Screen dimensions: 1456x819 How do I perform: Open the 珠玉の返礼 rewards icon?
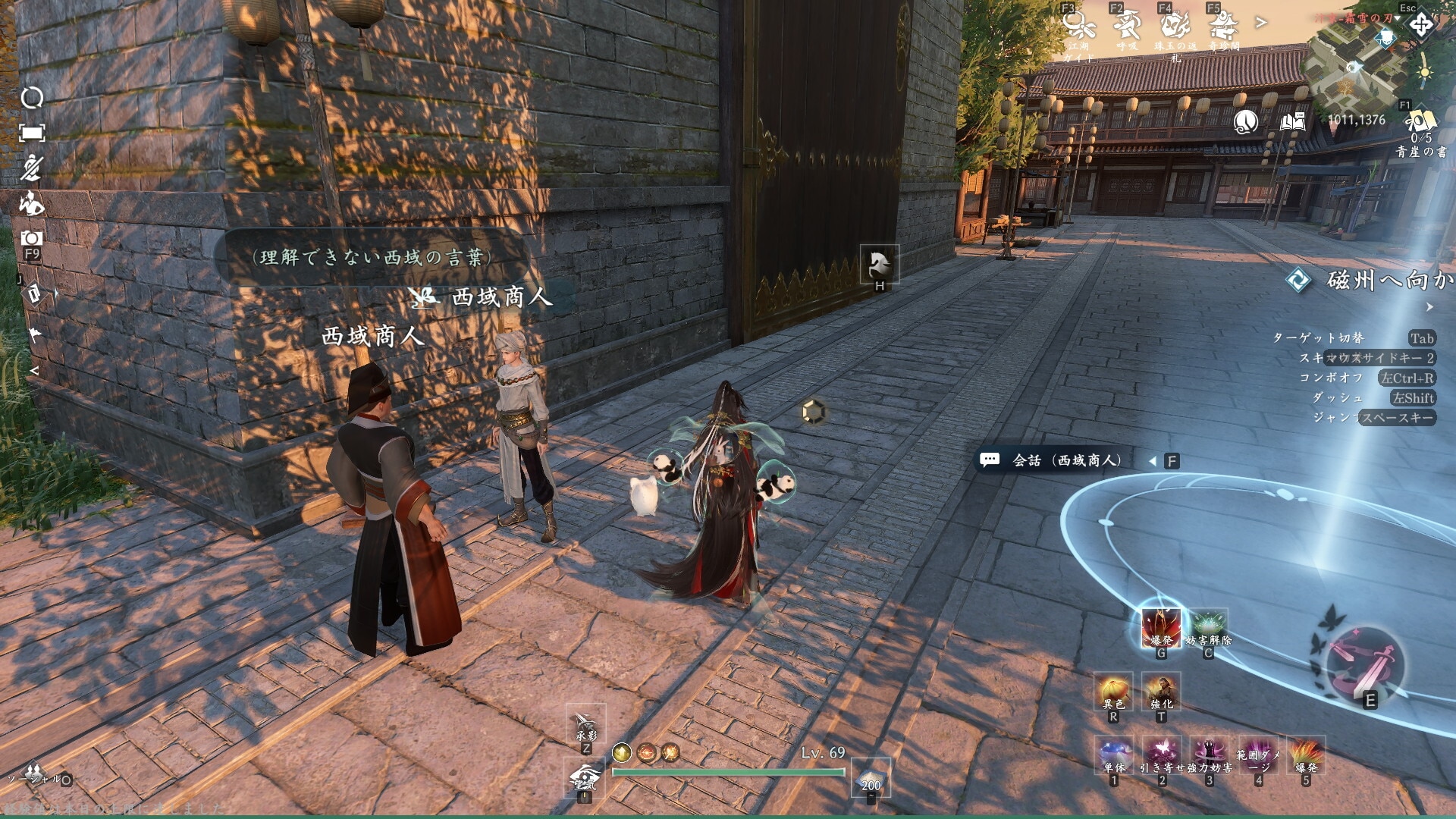1175,28
